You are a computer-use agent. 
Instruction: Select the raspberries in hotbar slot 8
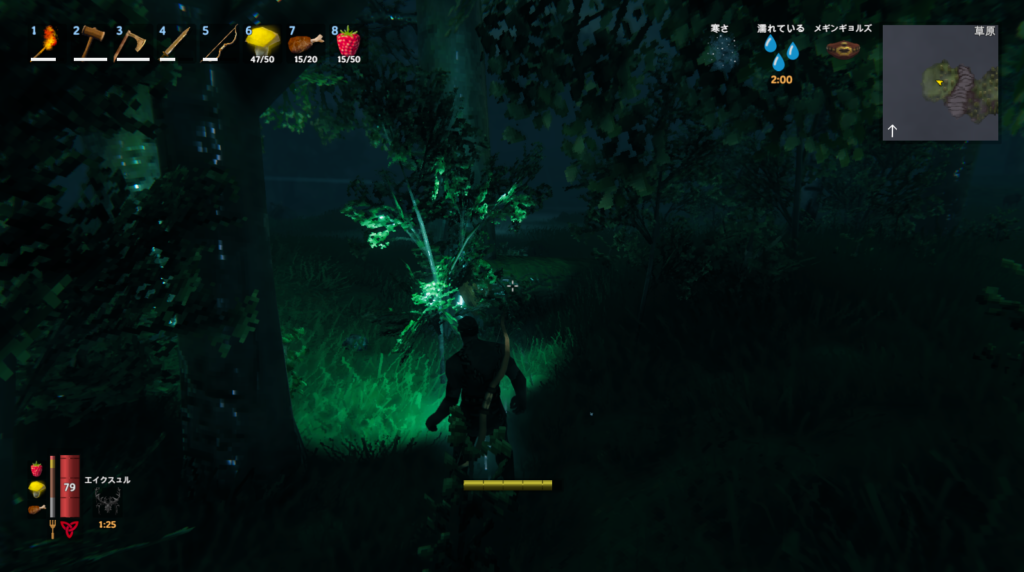tap(348, 42)
